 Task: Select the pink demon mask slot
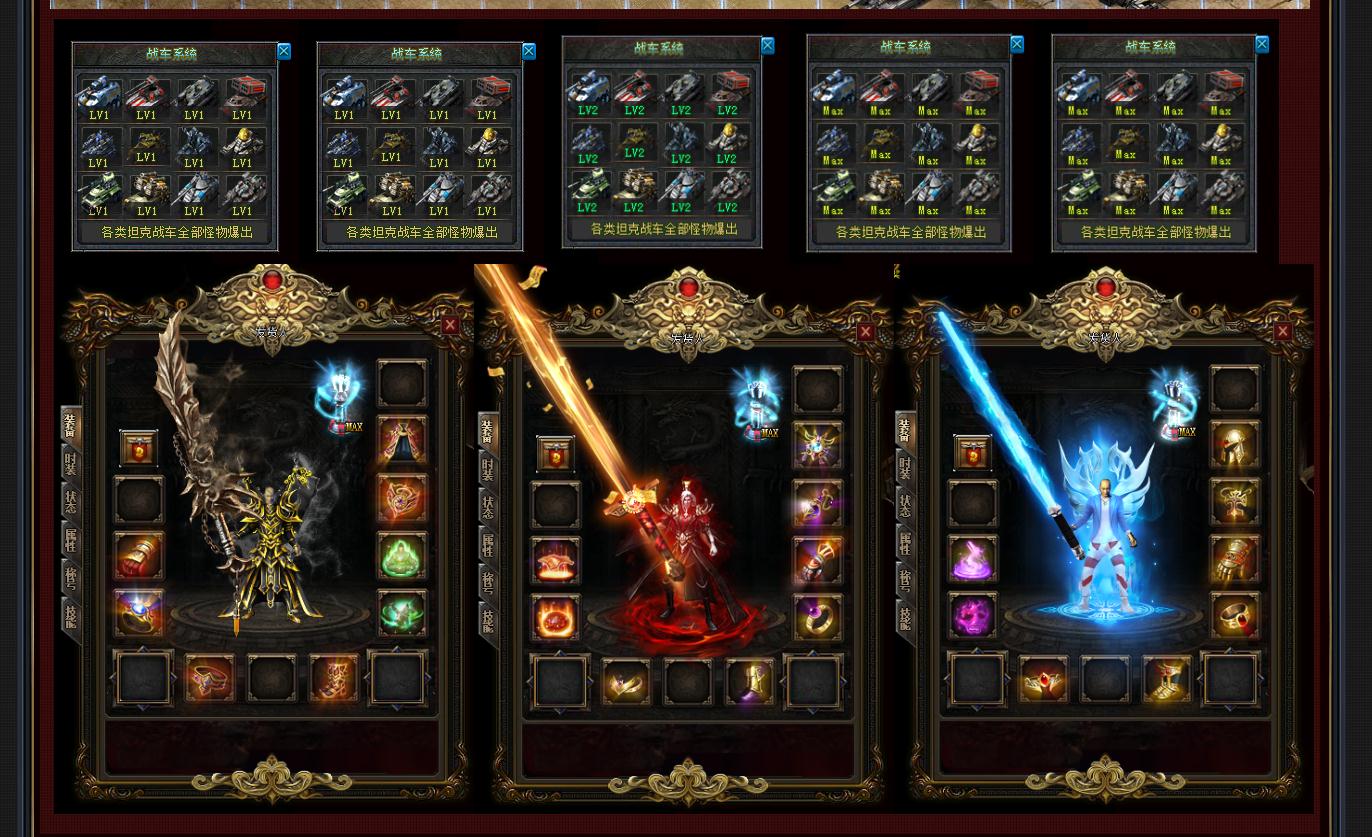(x=972, y=615)
